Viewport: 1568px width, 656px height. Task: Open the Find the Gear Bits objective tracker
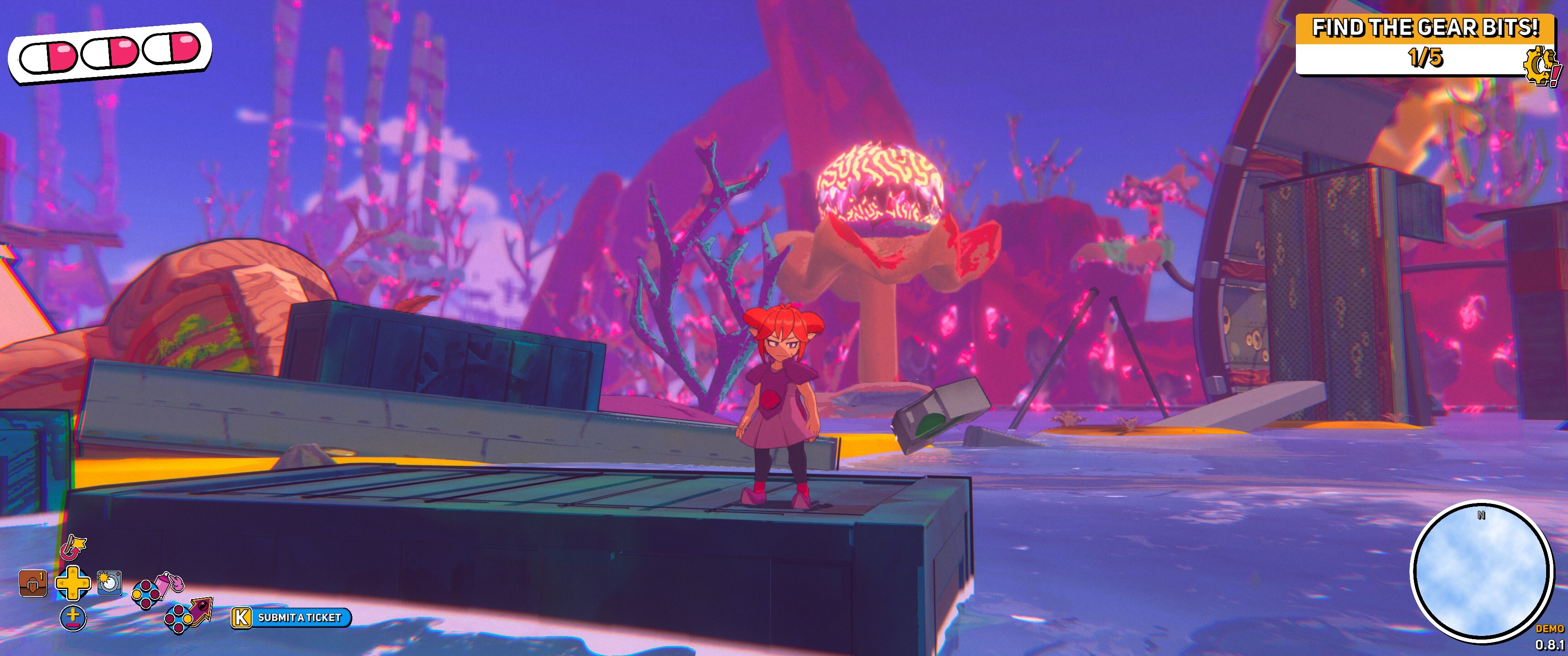(x=1424, y=44)
